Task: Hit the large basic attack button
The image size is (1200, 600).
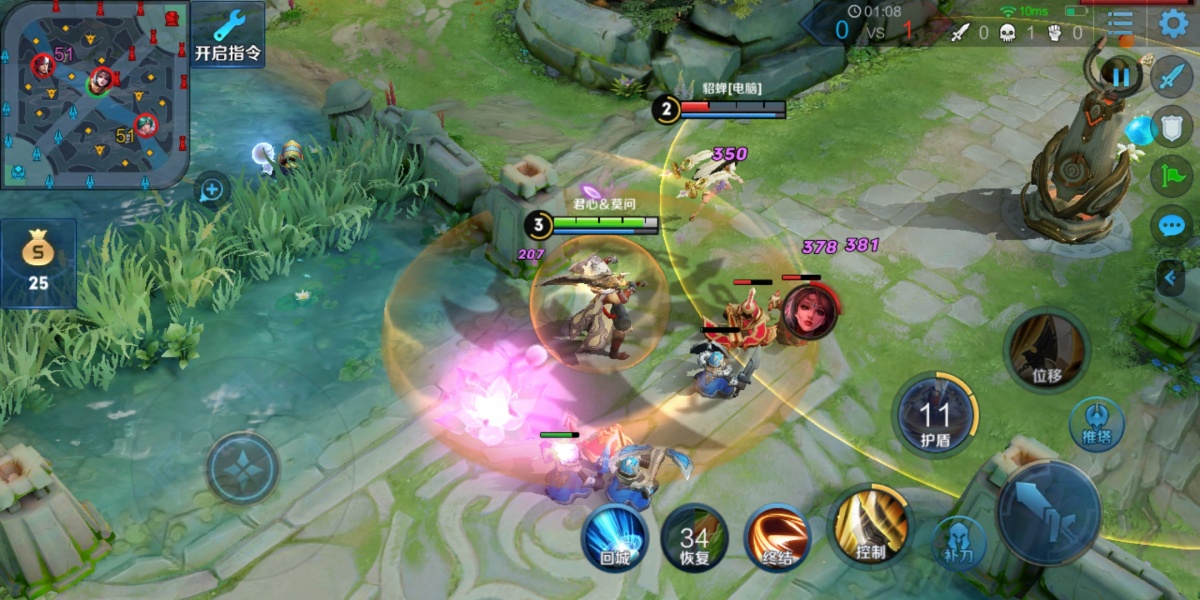Action: tap(1049, 512)
